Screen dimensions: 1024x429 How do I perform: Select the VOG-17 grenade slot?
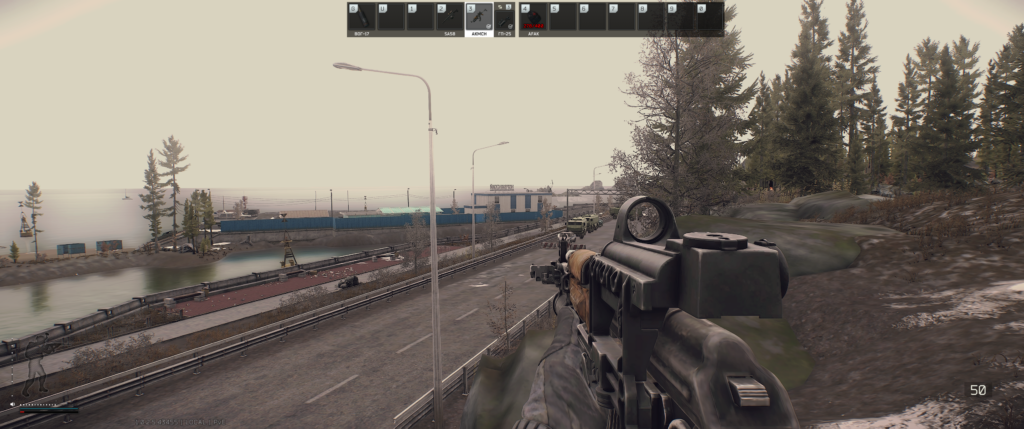[x=361, y=17]
